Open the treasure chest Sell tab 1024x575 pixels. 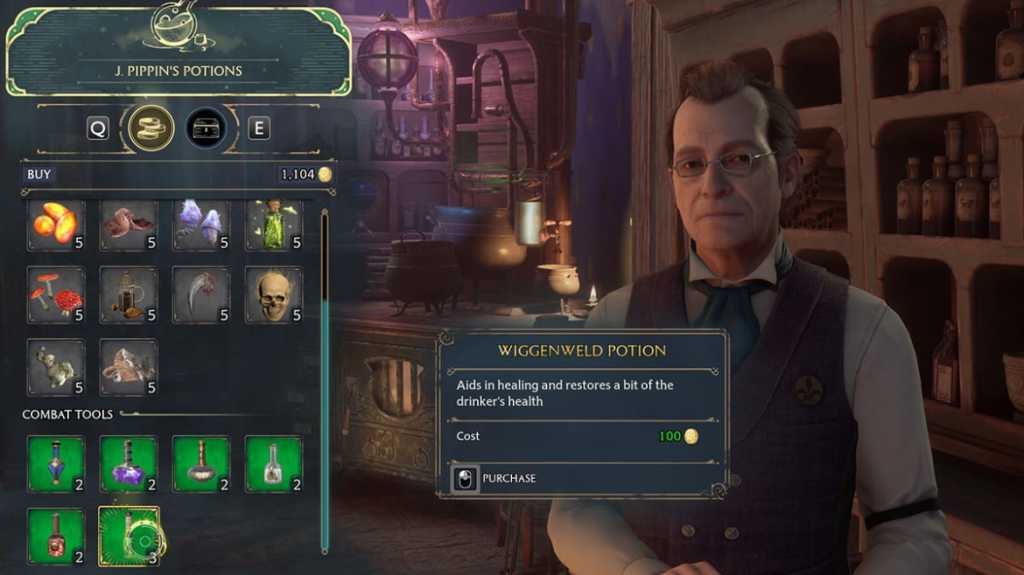click(206, 128)
